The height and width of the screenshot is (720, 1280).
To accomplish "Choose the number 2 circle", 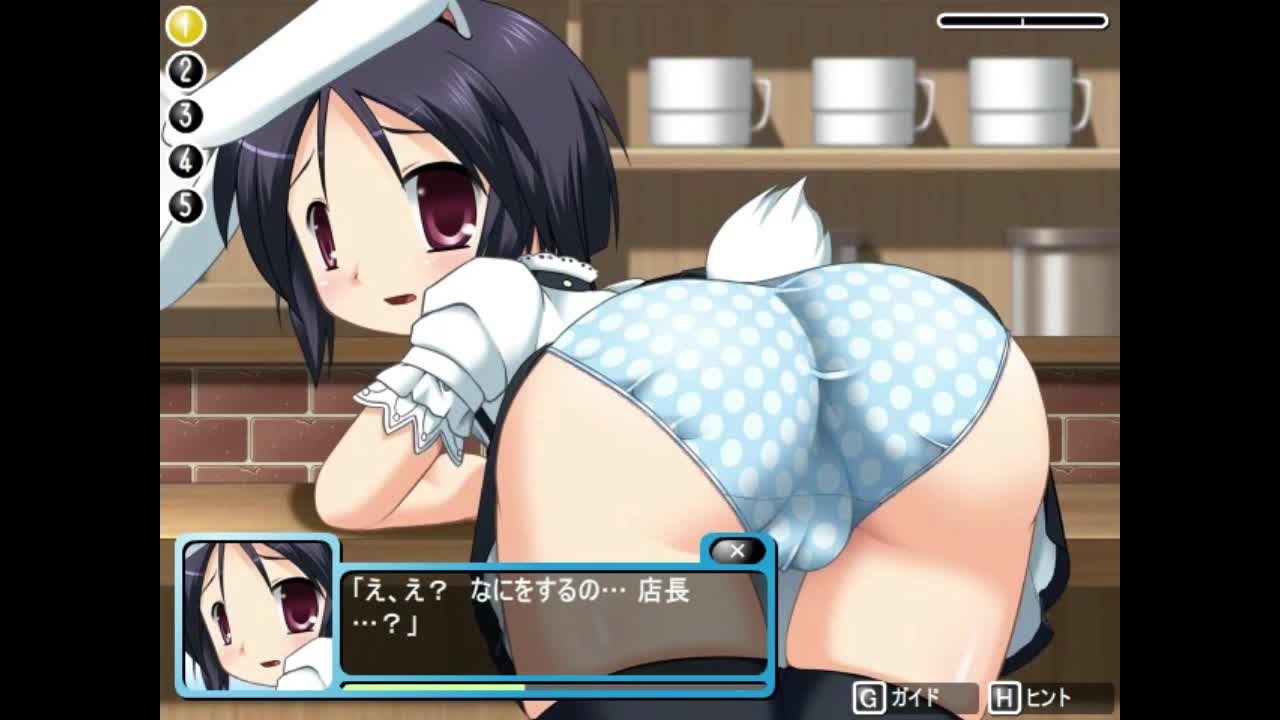I will [x=185, y=71].
